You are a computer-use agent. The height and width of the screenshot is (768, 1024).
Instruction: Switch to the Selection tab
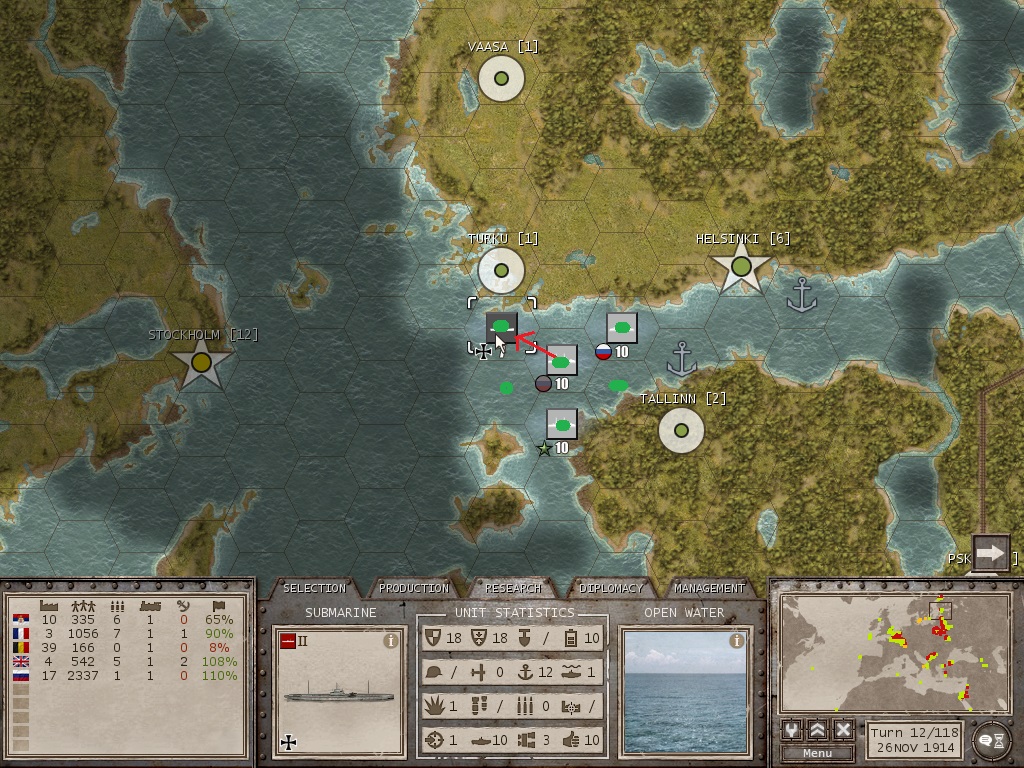[314, 588]
